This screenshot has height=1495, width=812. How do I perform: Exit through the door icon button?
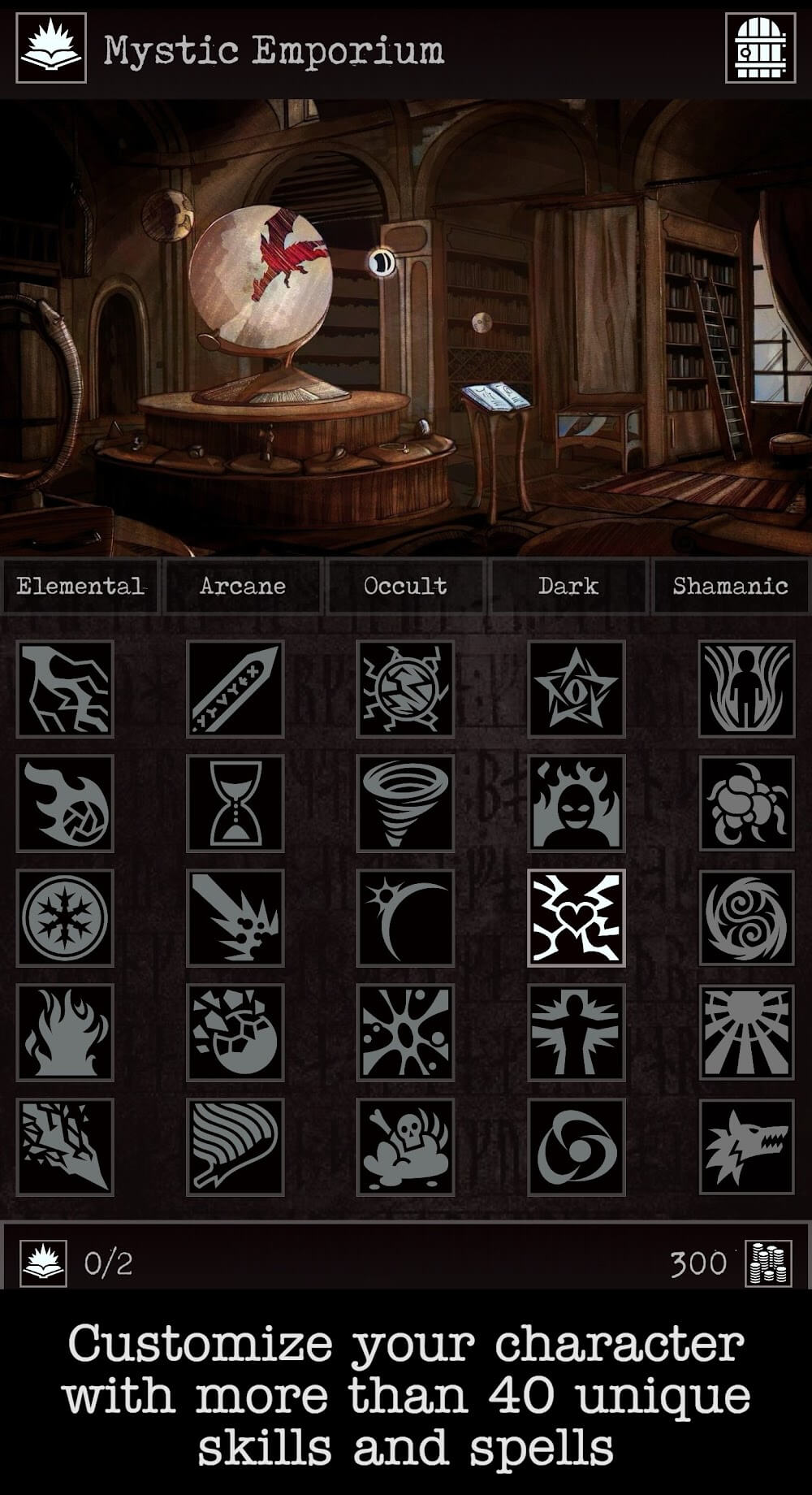761,48
